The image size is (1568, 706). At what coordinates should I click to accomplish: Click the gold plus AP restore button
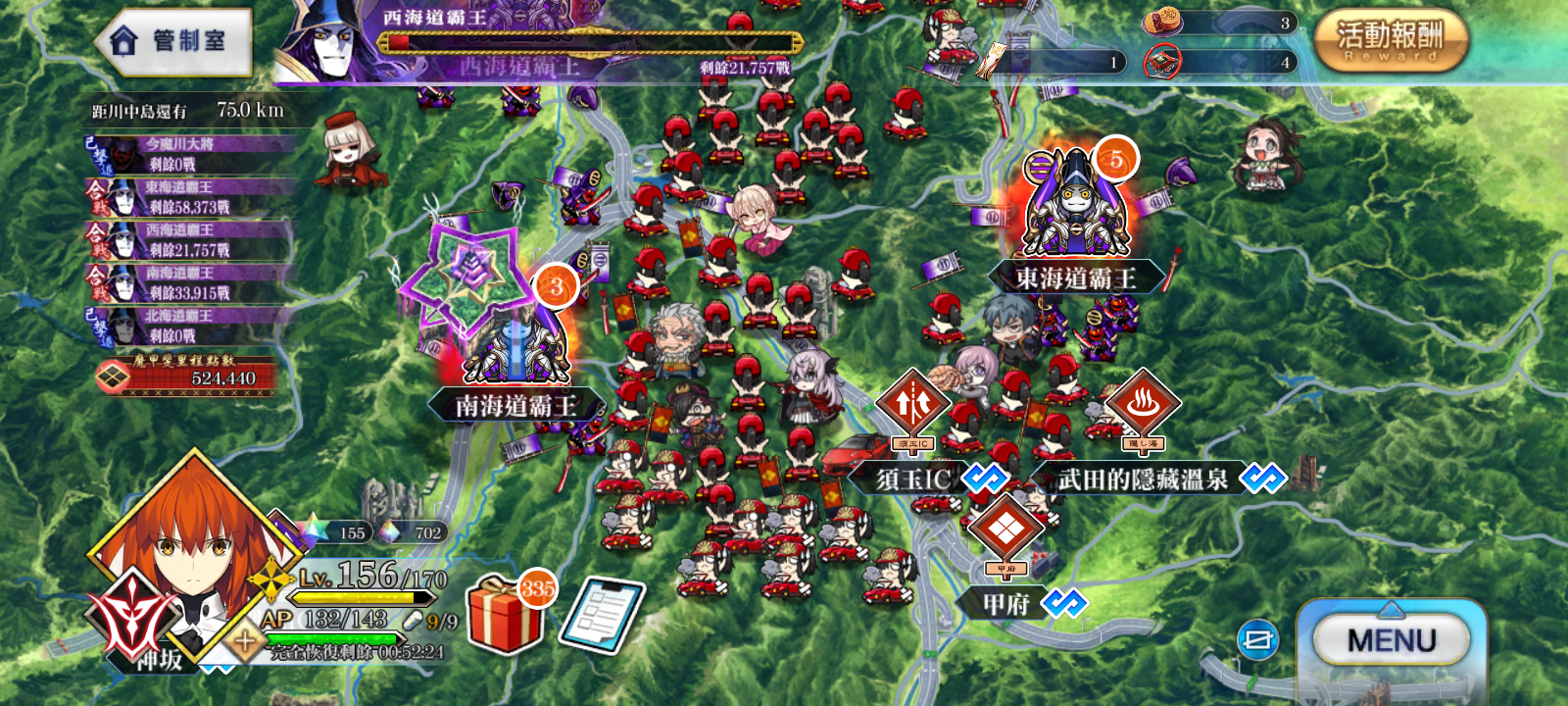(x=244, y=642)
